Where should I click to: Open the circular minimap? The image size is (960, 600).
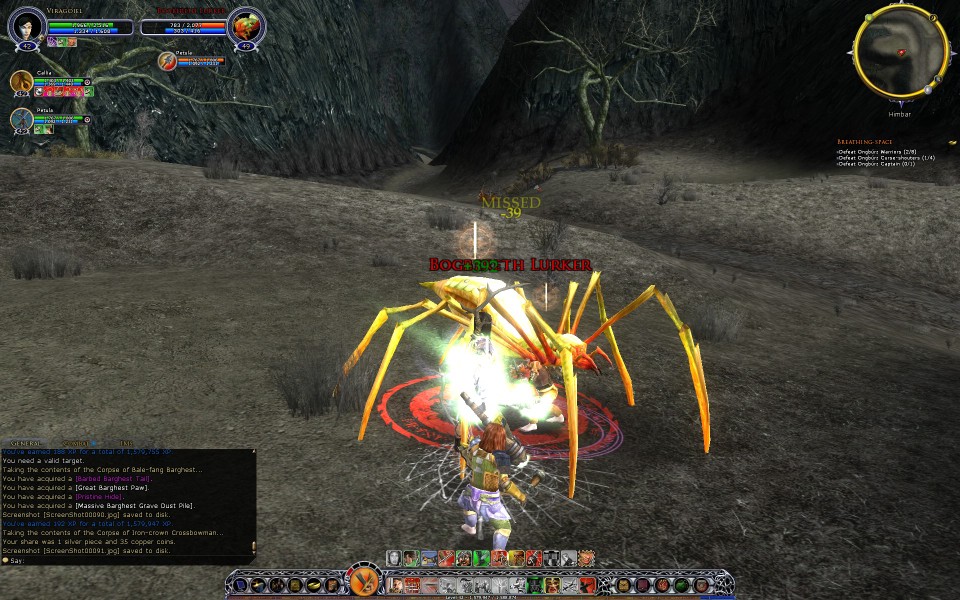900,51
